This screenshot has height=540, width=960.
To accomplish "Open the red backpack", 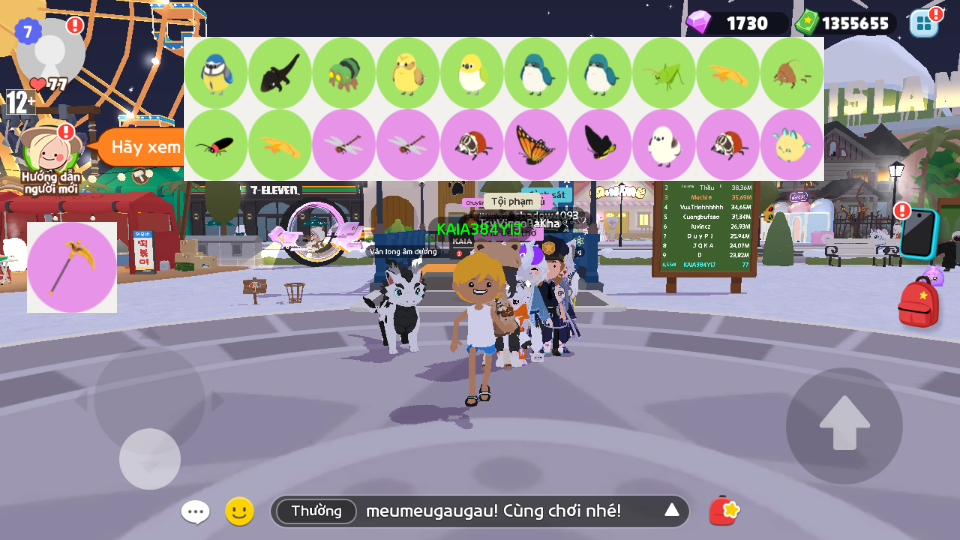I will [917, 304].
